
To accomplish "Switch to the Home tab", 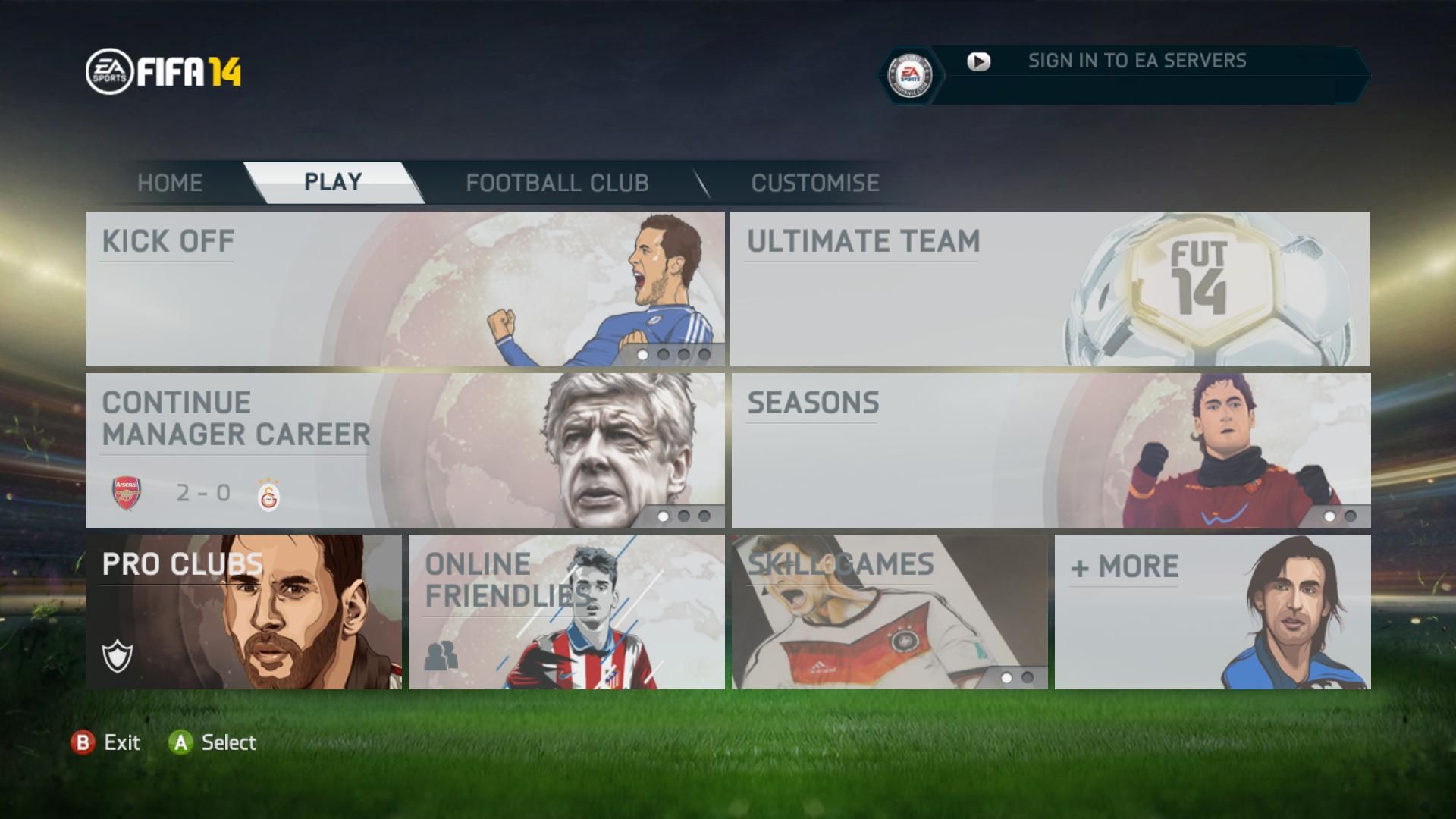I will tap(170, 183).
